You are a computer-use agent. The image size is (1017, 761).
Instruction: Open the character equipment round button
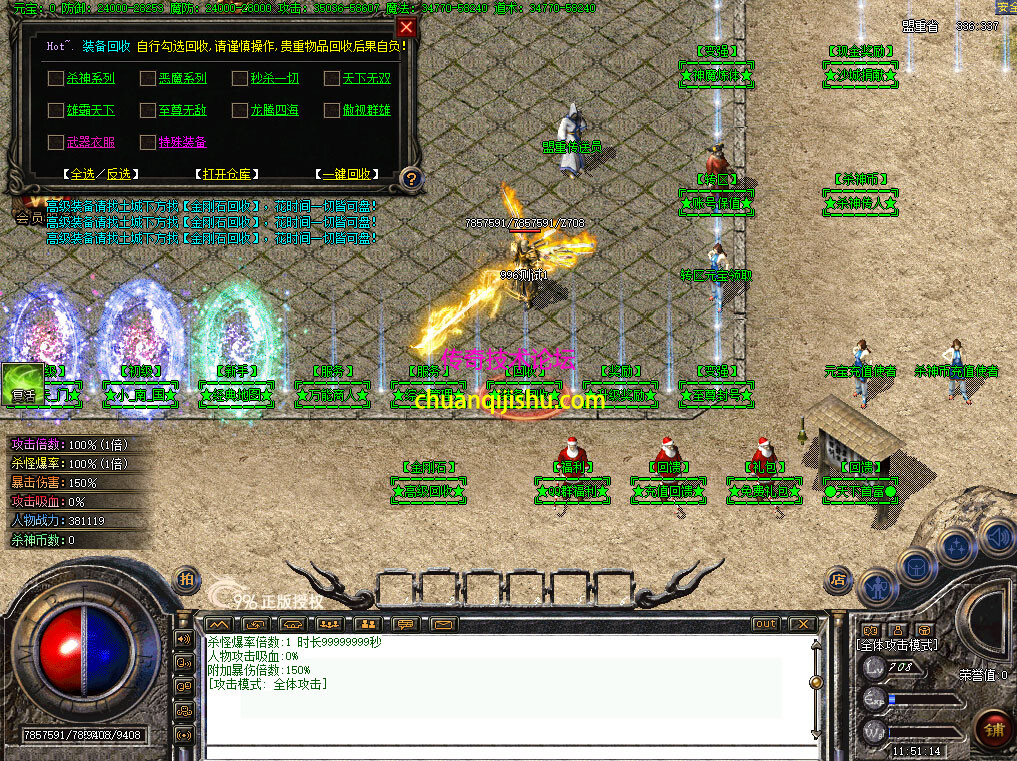(879, 586)
